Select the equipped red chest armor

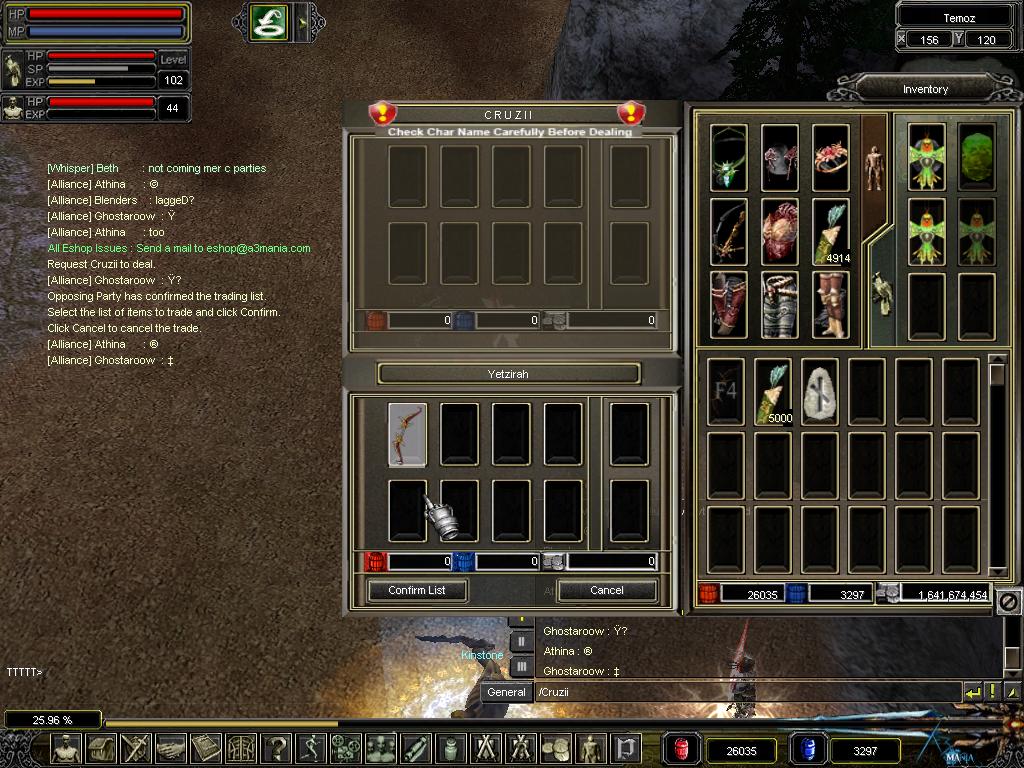click(x=780, y=231)
